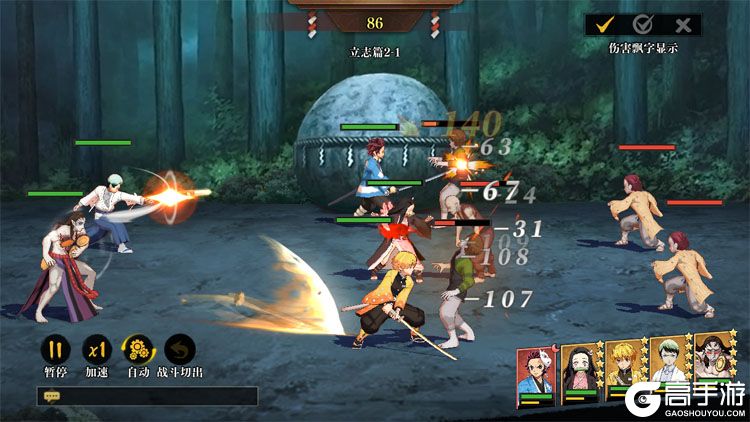Select the yellow checkmark damage display option

tap(605, 25)
